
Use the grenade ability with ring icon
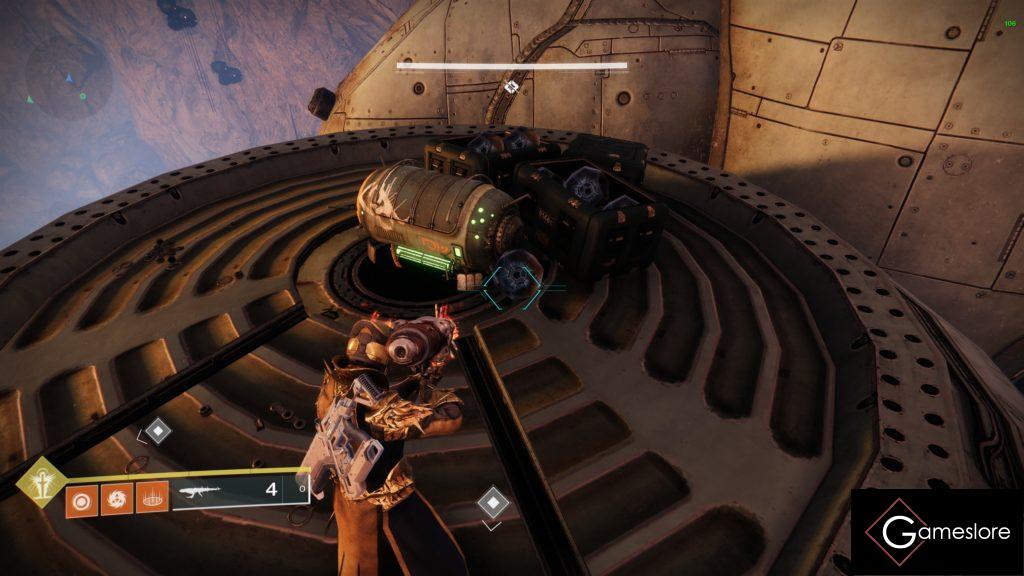pyautogui.click(x=81, y=497)
